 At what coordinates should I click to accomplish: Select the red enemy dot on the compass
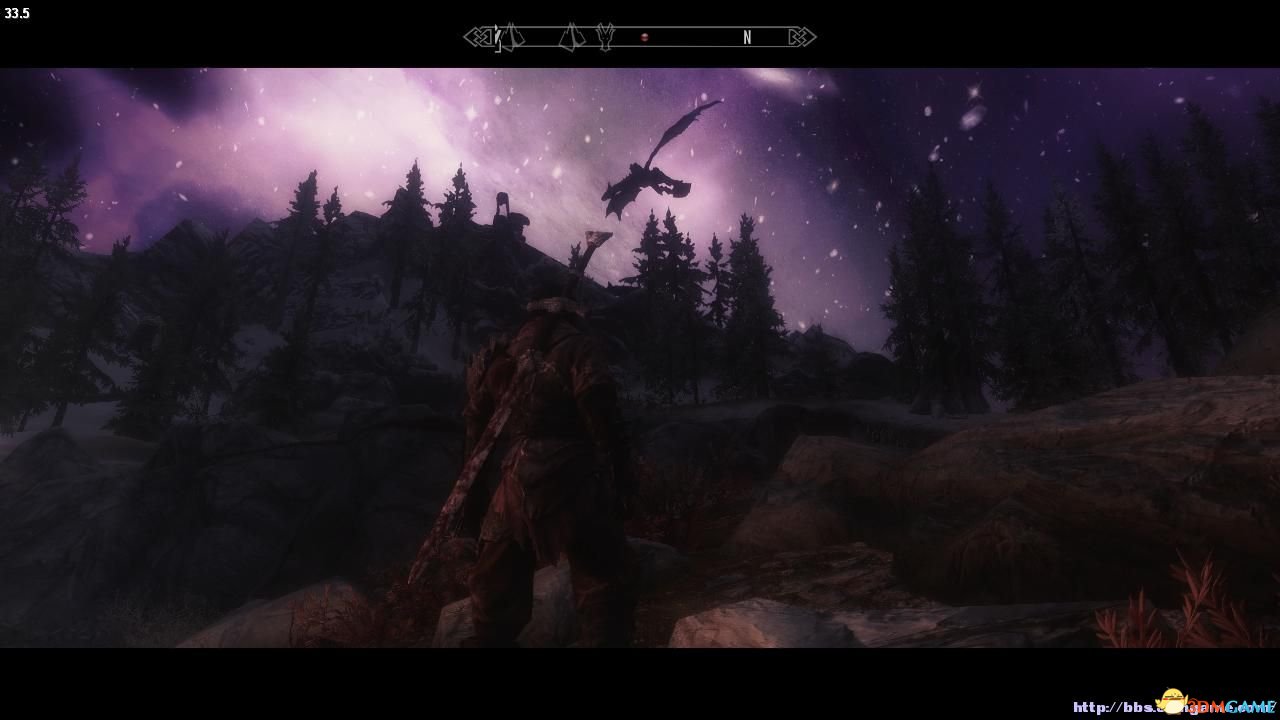click(645, 38)
